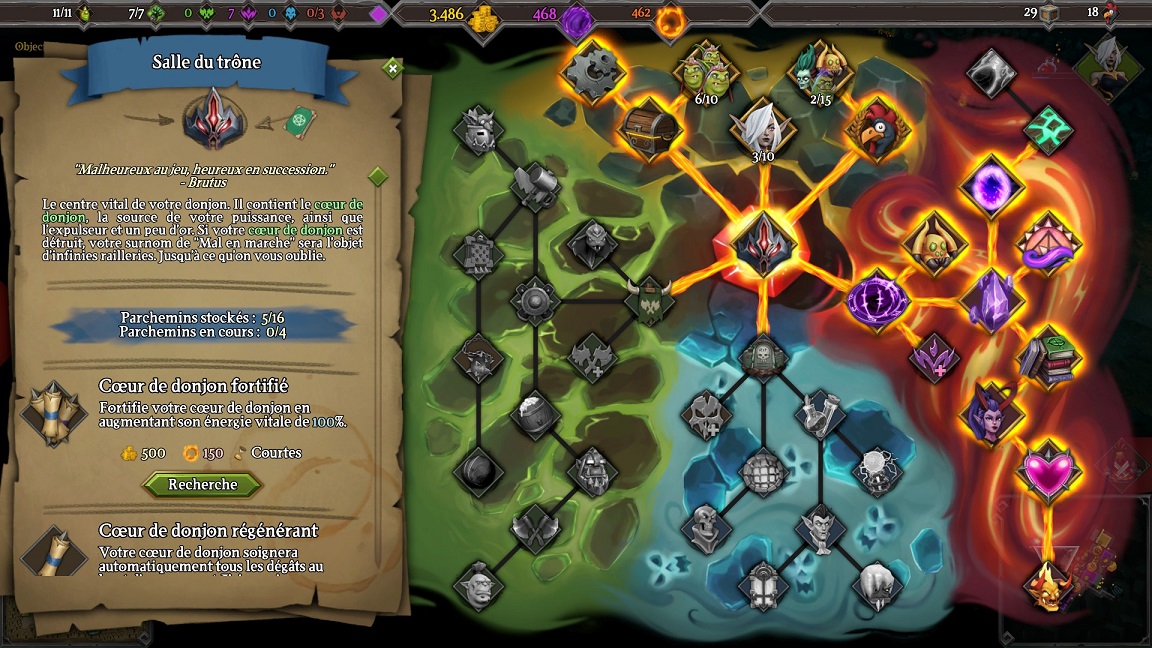The height and width of the screenshot is (648, 1152).
Task: Choose the beer mug research node
Action: 535,185
